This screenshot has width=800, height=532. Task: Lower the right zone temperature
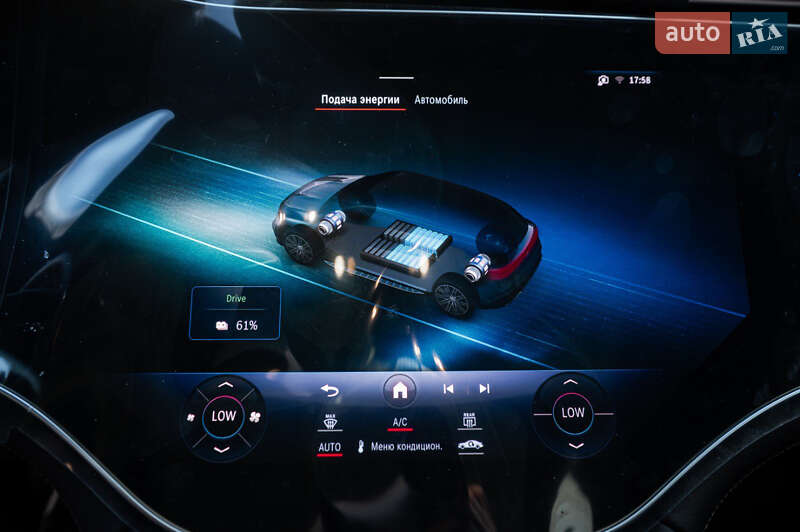[572, 445]
